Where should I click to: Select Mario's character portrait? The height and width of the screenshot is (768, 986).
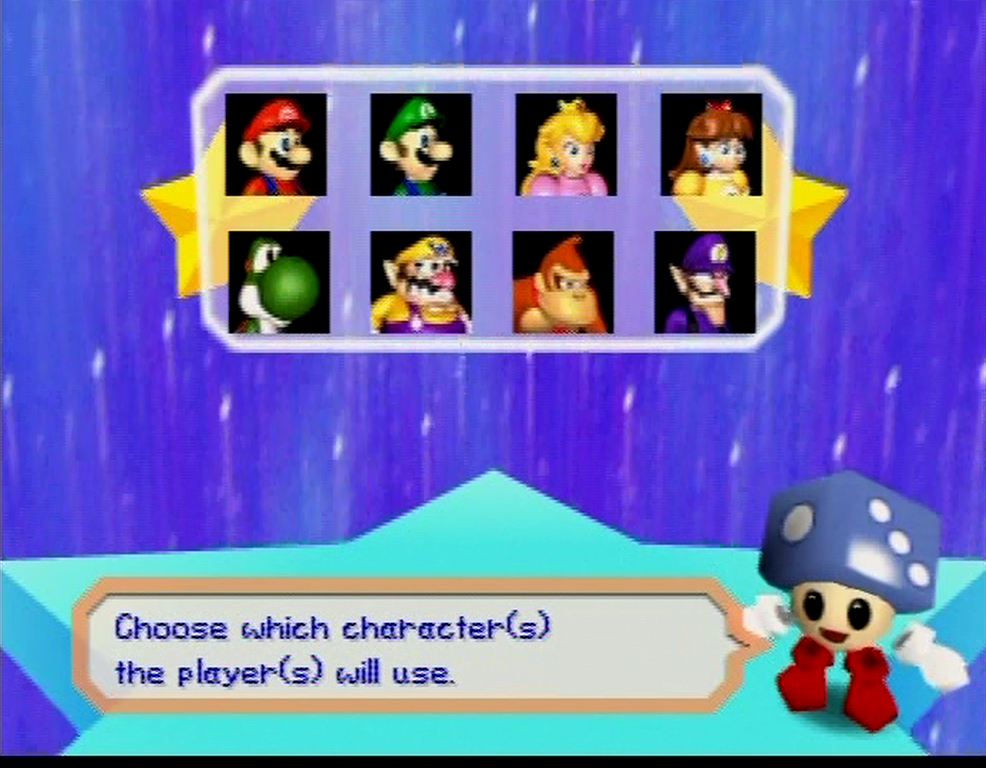tap(276, 144)
